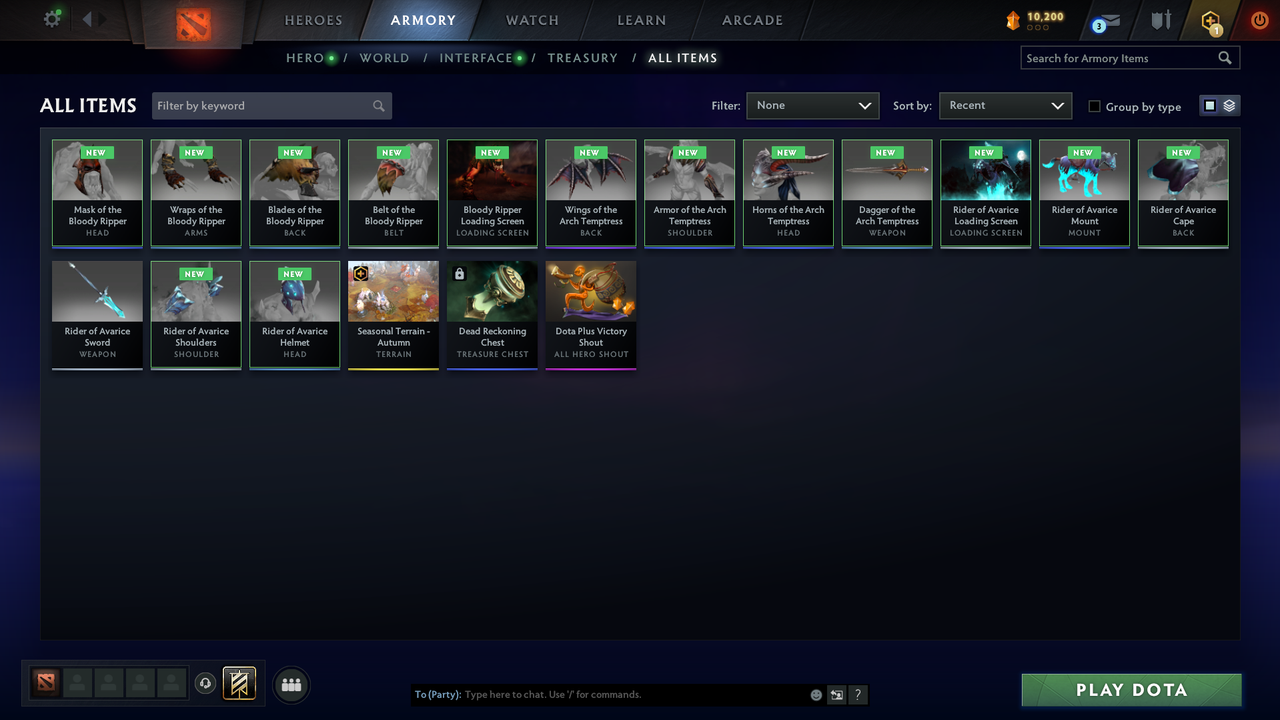
Task: Switch to the HEROES menu item
Action: (313, 20)
